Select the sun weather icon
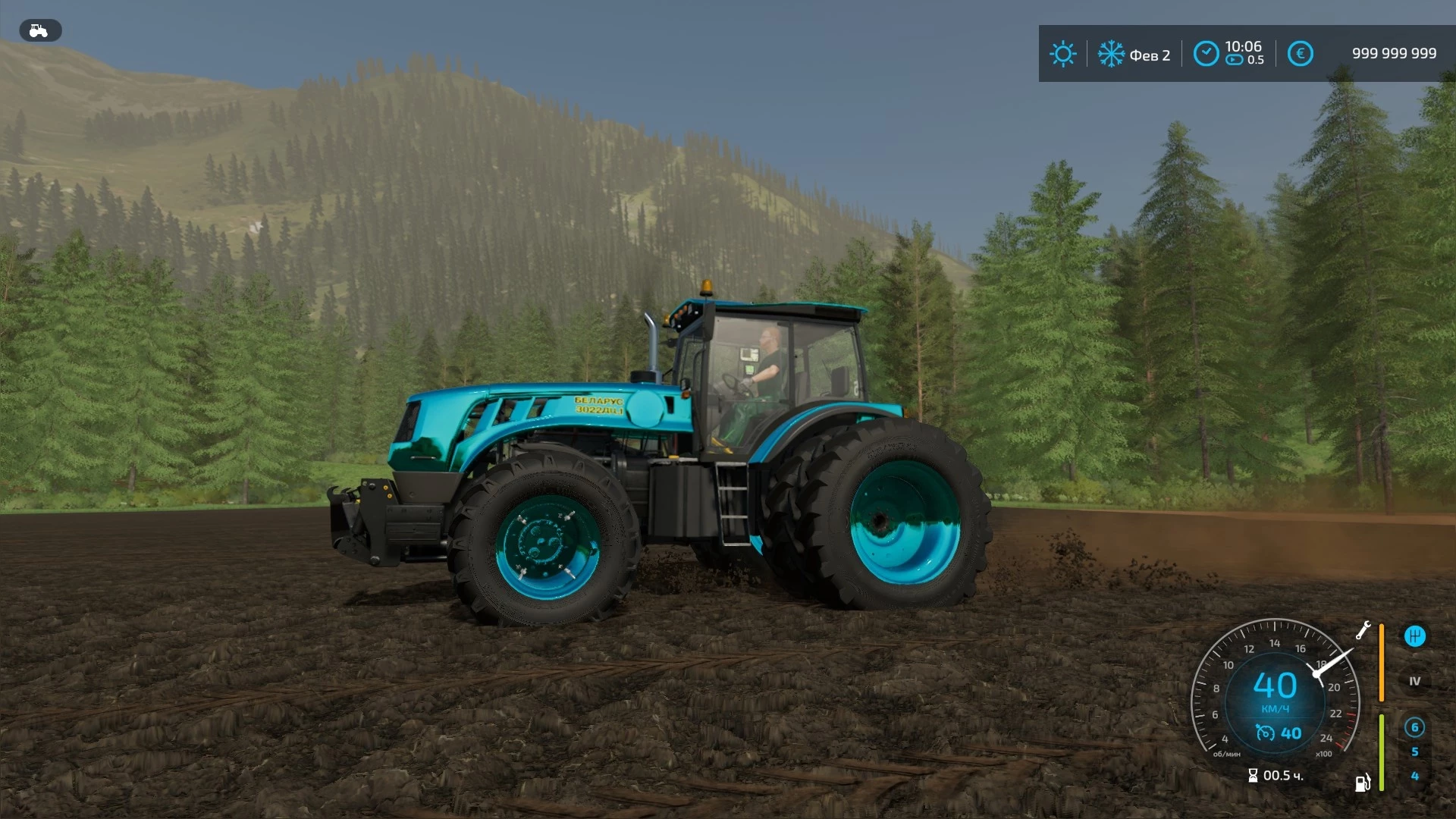 click(x=1063, y=53)
